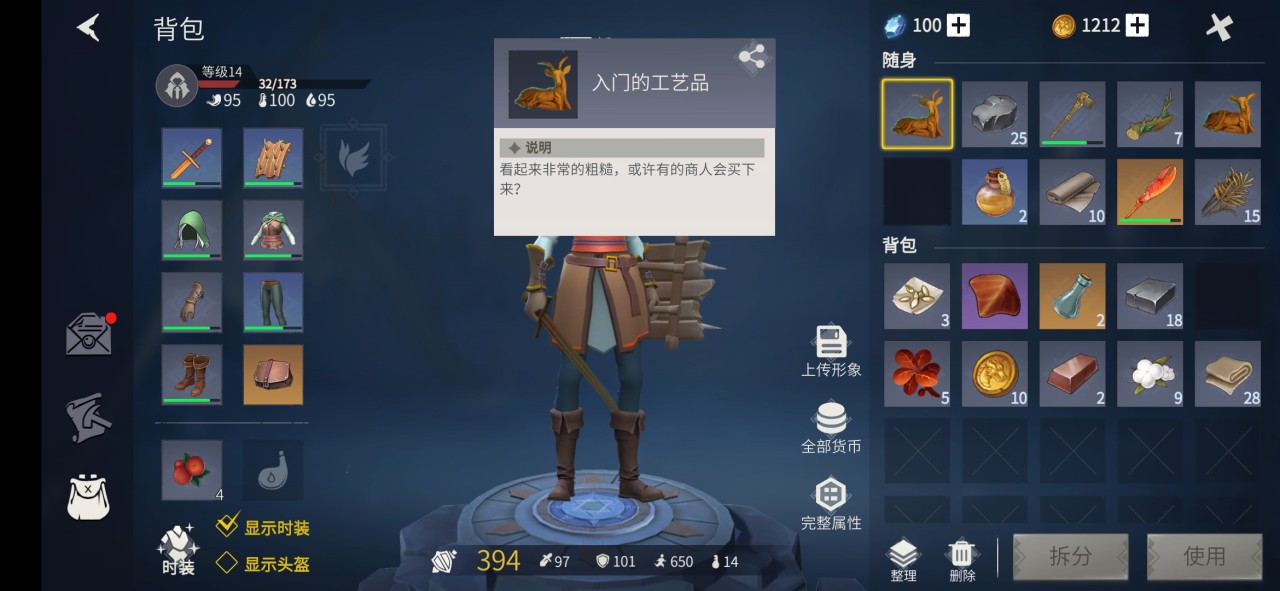This screenshot has width=1280, height=591.
Task: Go back with the arrow button
Action: coord(89,27)
